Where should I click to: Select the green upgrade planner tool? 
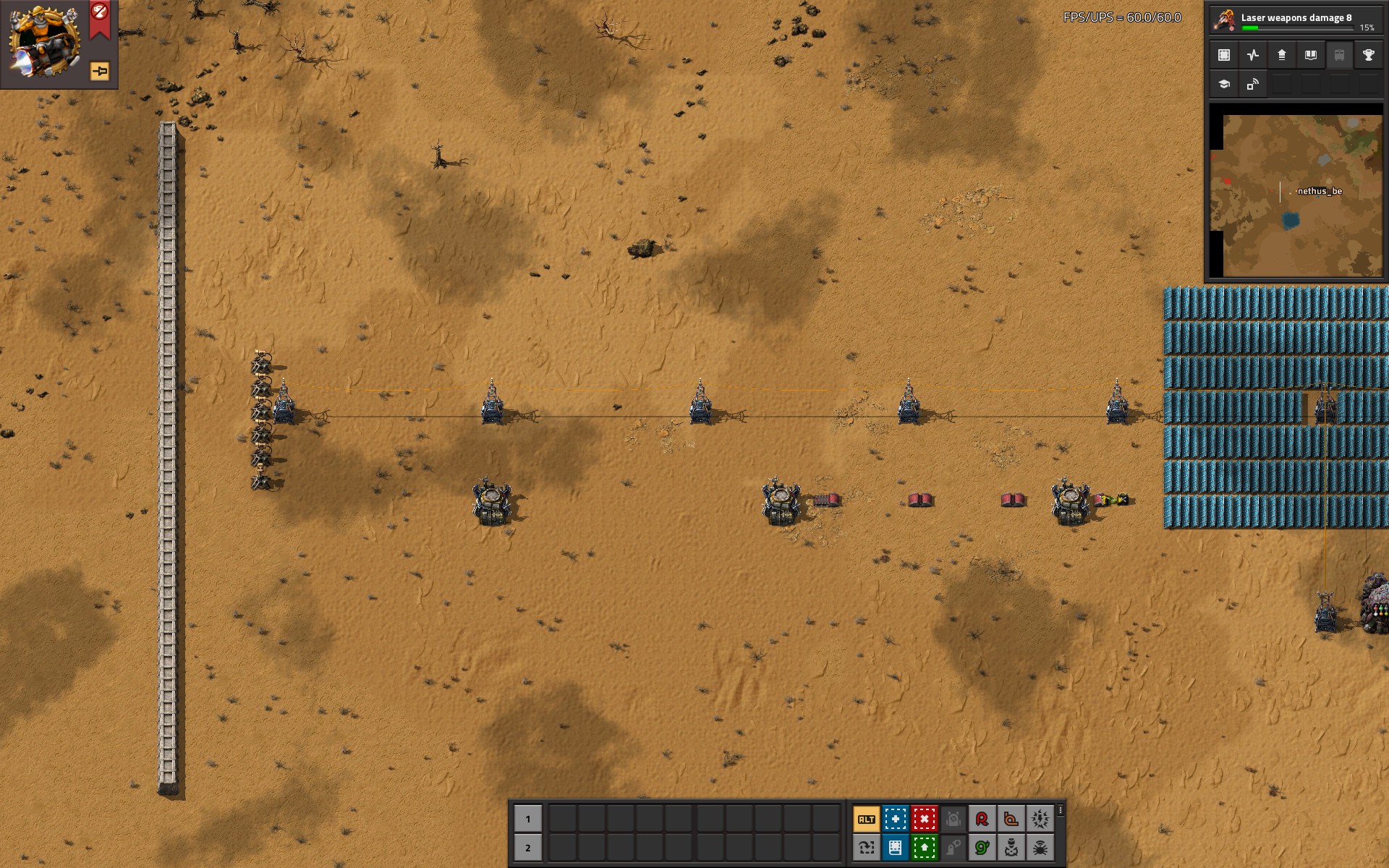[924, 847]
